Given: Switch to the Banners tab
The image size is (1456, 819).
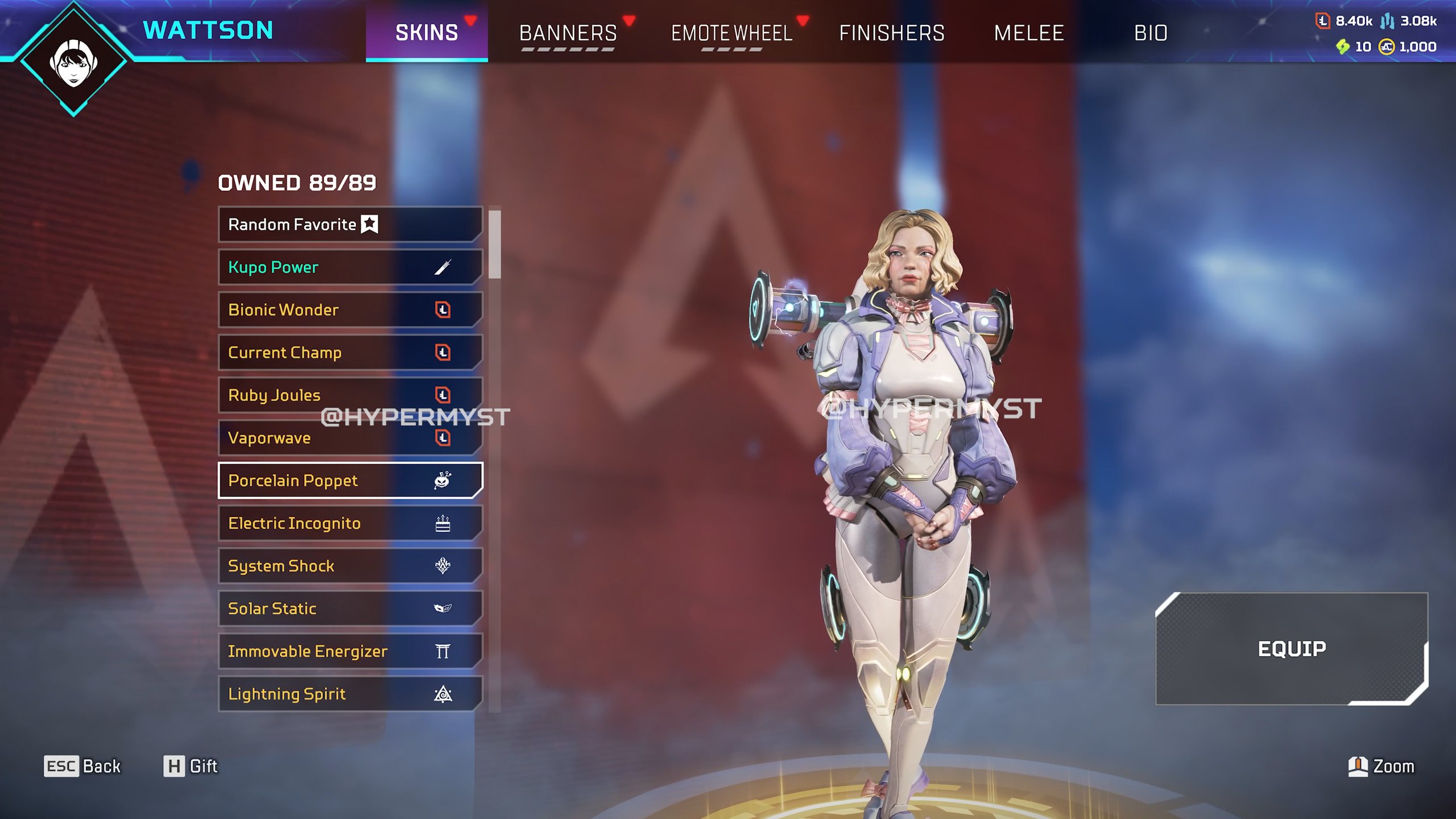Looking at the screenshot, I should (x=568, y=33).
